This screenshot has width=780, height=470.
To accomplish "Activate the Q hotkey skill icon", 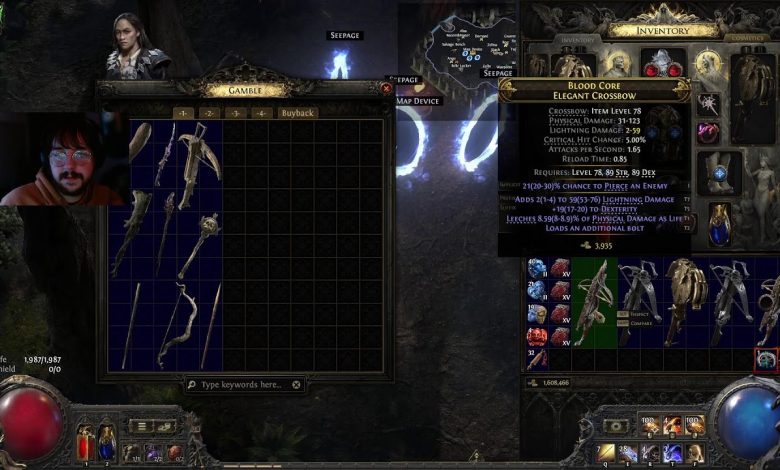I will (x=604, y=452).
